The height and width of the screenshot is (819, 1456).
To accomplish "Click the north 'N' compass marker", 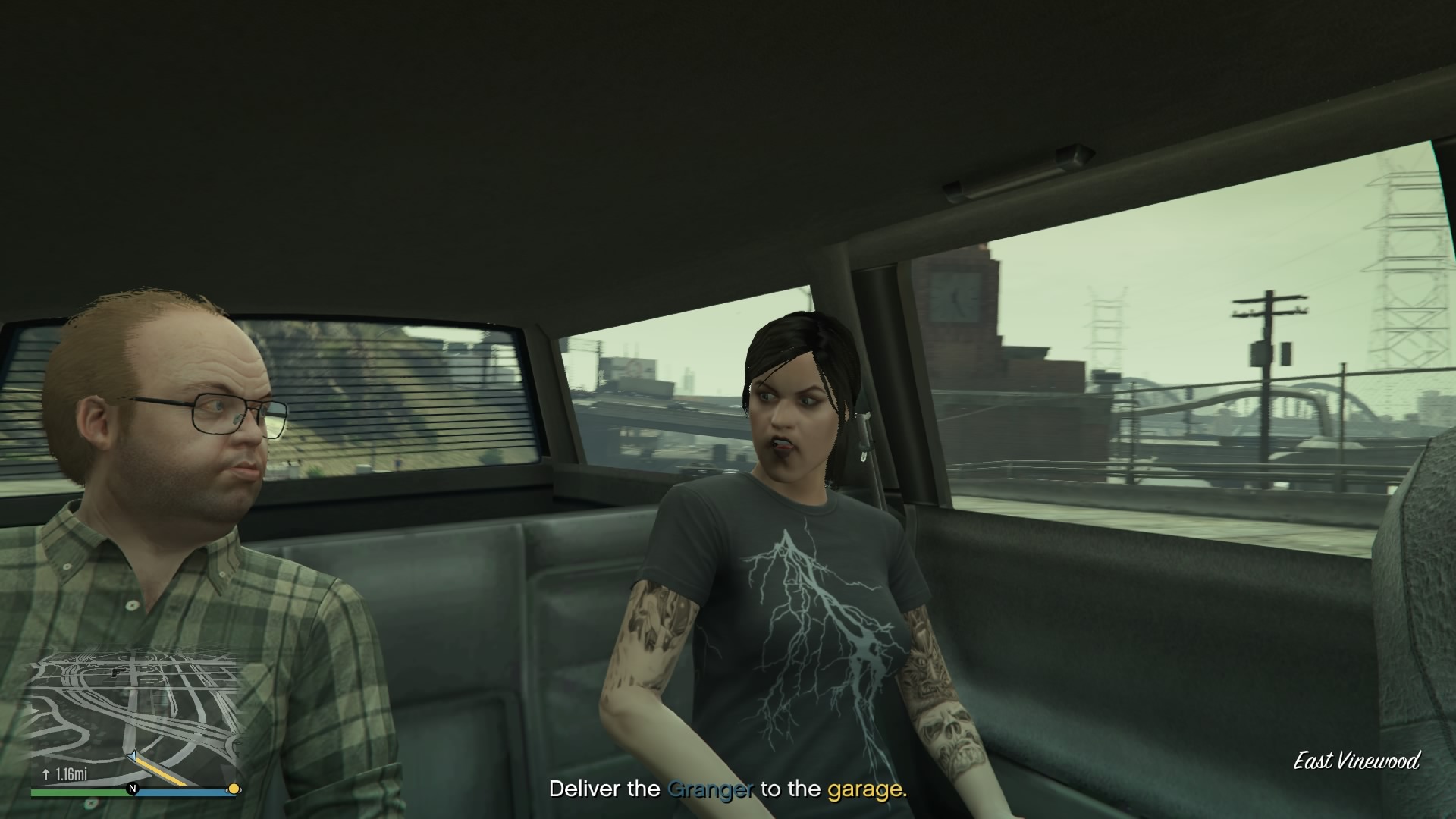I will point(133,789).
